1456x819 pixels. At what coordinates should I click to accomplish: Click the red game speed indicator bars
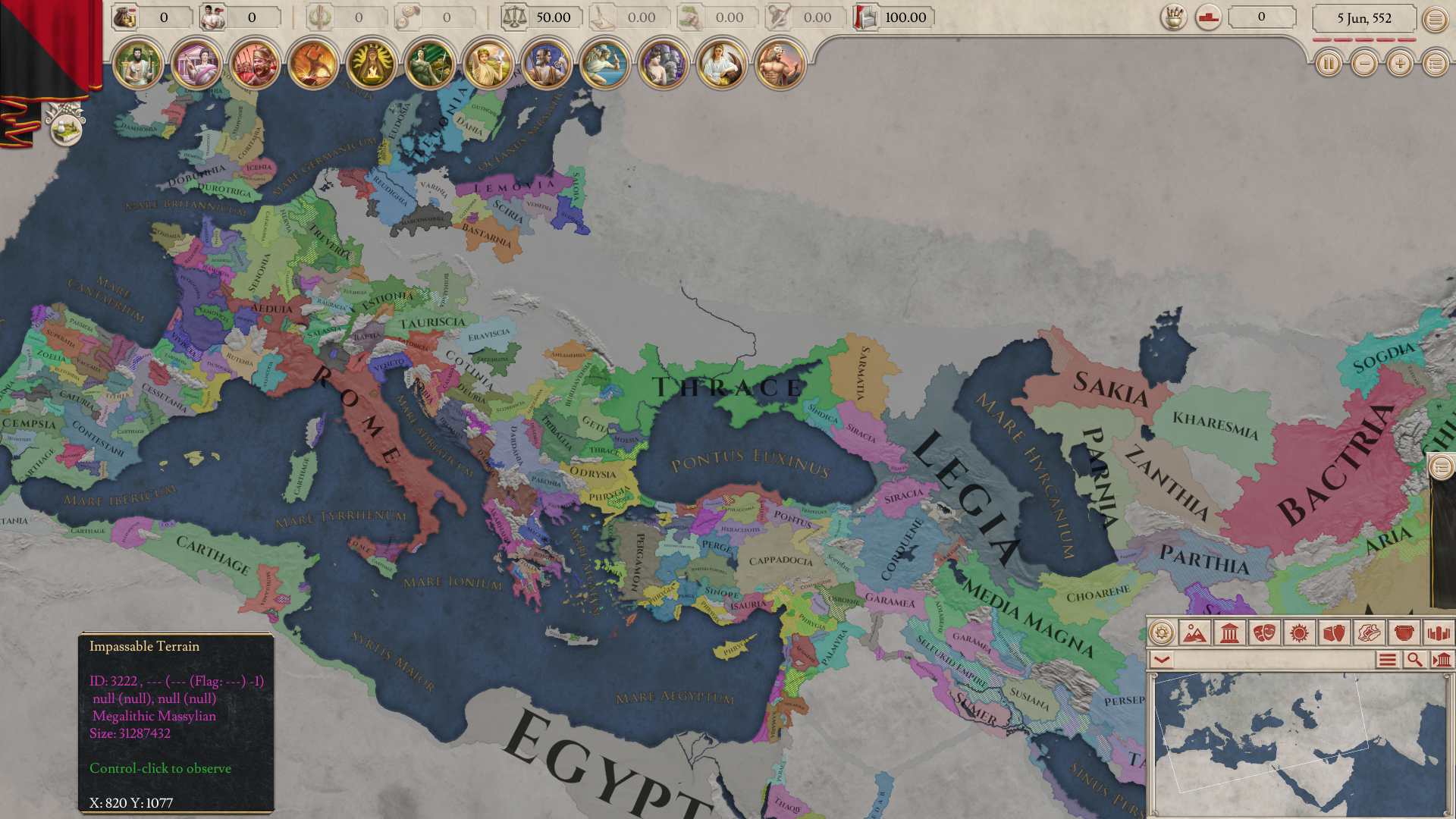pyautogui.click(x=1363, y=39)
